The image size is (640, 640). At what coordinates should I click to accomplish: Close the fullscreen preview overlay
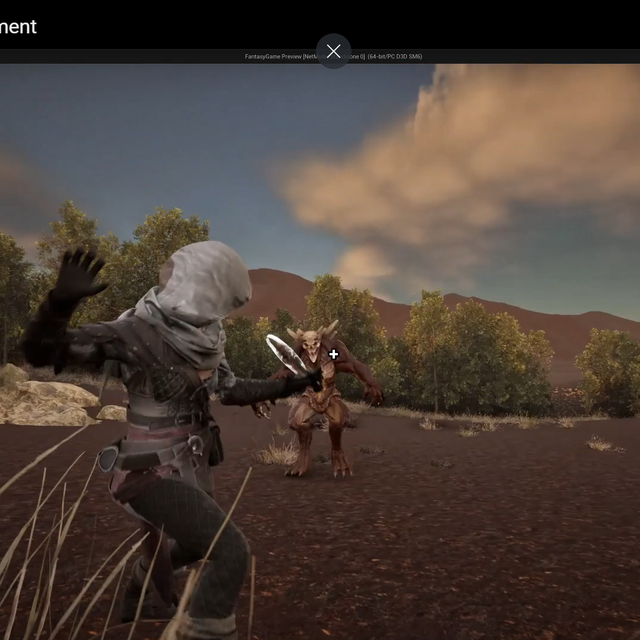pos(333,51)
